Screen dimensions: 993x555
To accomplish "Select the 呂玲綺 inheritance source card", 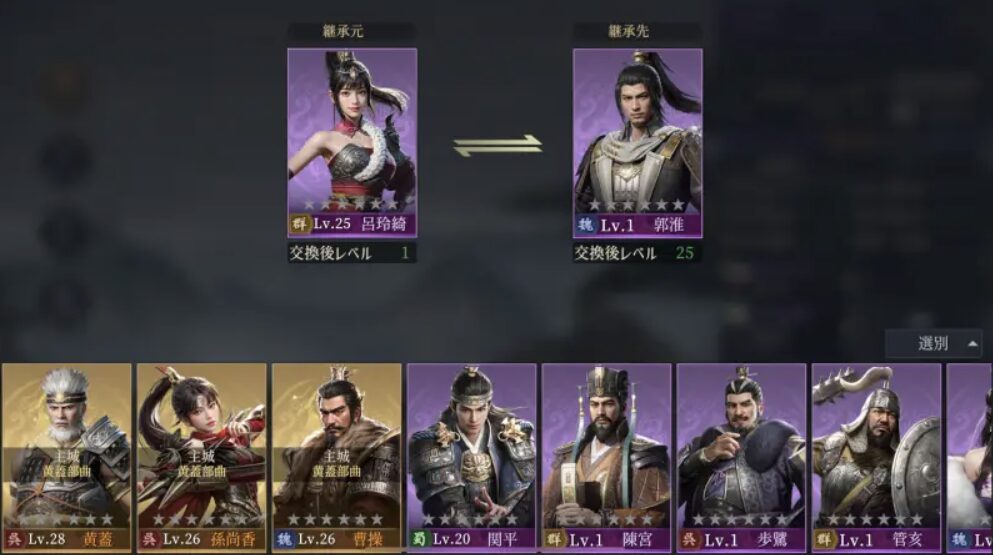I will 352,140.
